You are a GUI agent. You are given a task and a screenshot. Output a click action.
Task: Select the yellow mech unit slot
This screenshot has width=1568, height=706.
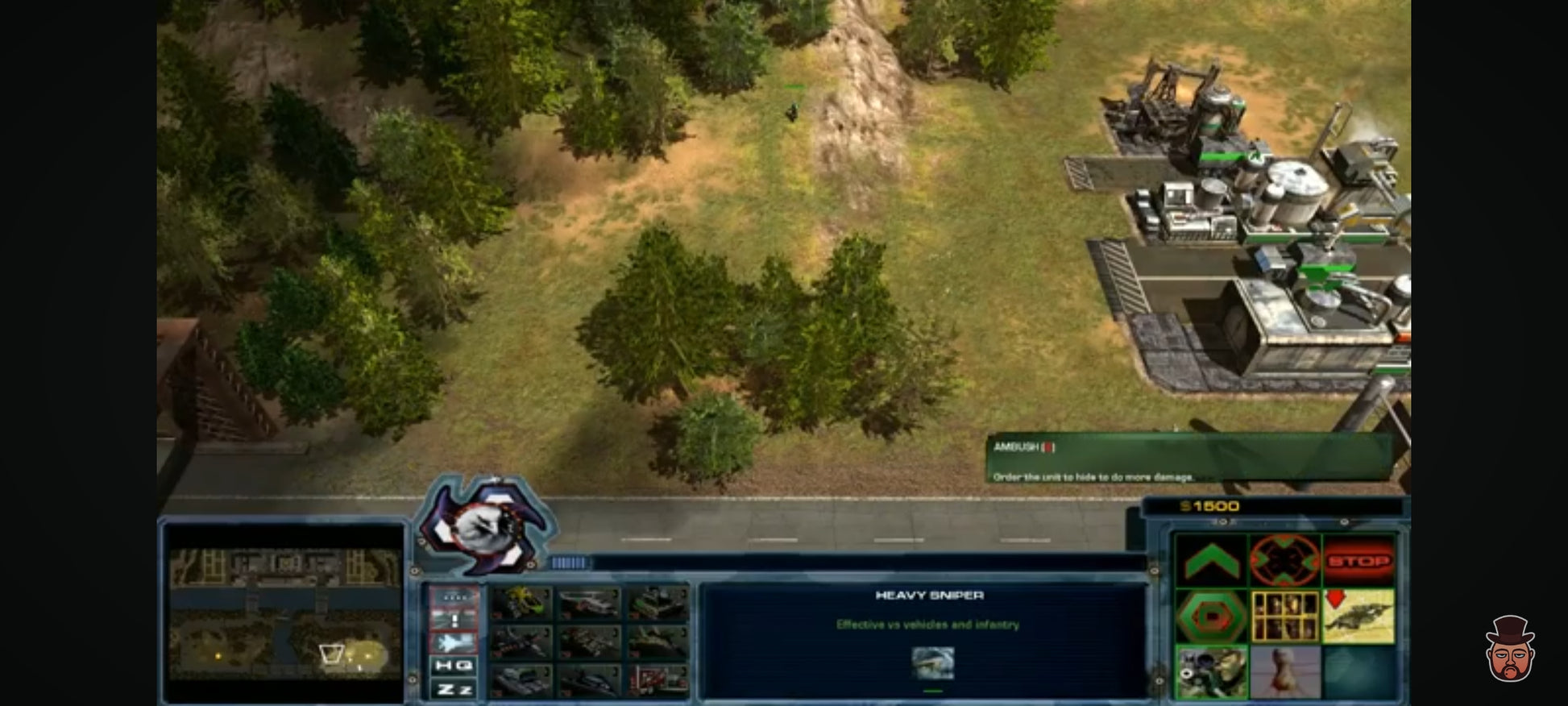pos(522,603)
